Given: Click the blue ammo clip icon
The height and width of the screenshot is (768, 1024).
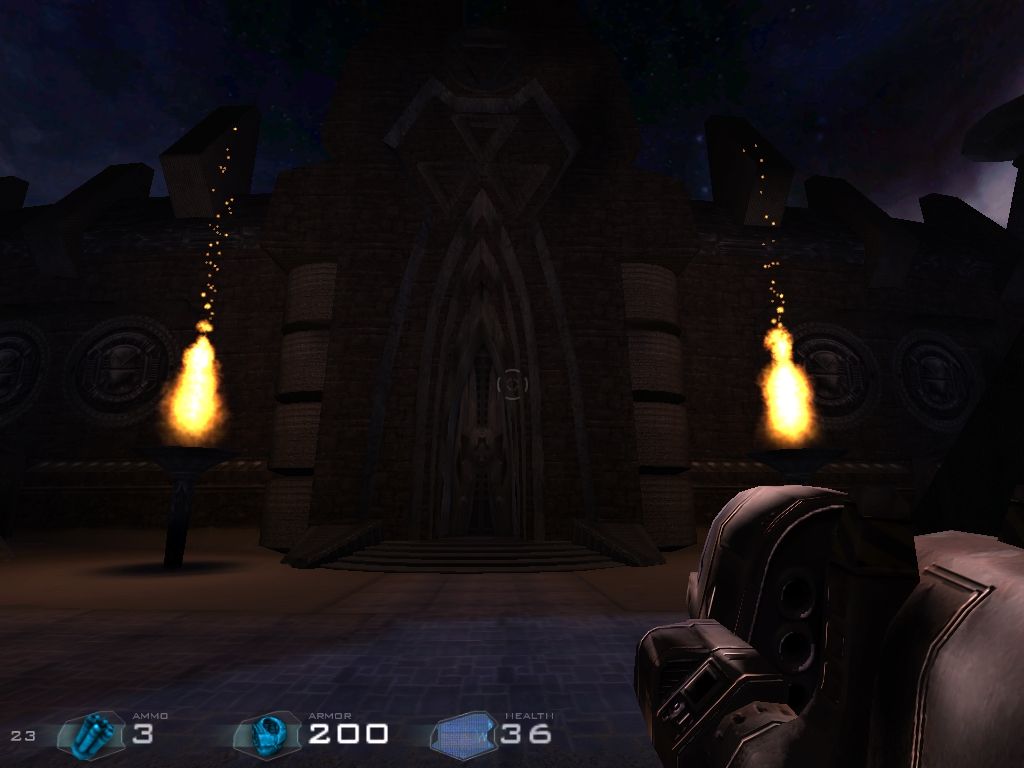Looking at the screenshot, I should (x=94, y=735).
